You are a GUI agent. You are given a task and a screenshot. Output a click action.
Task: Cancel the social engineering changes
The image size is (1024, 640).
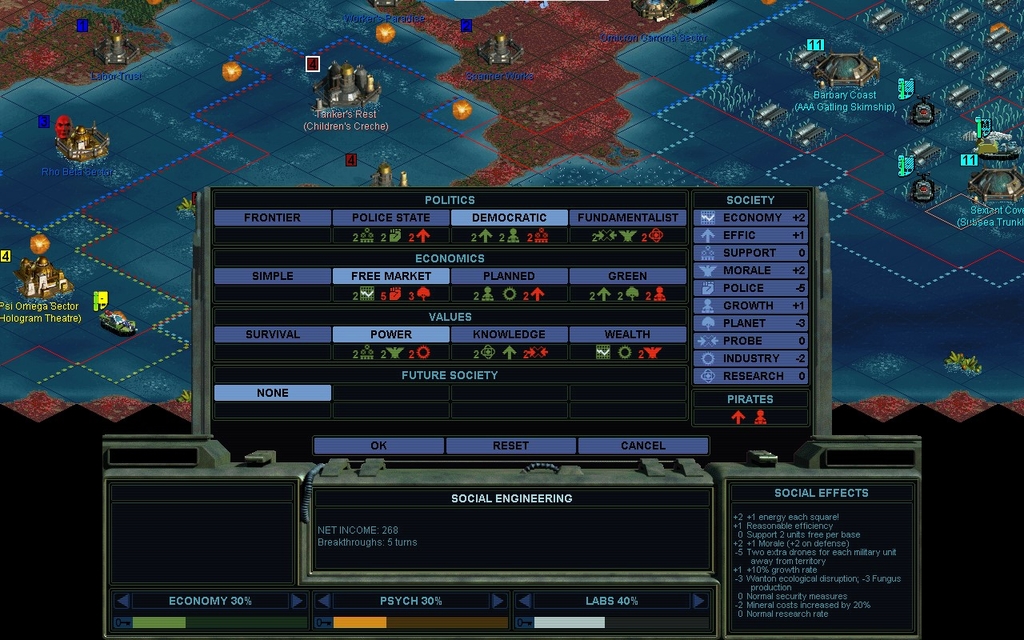click(642, 446)
